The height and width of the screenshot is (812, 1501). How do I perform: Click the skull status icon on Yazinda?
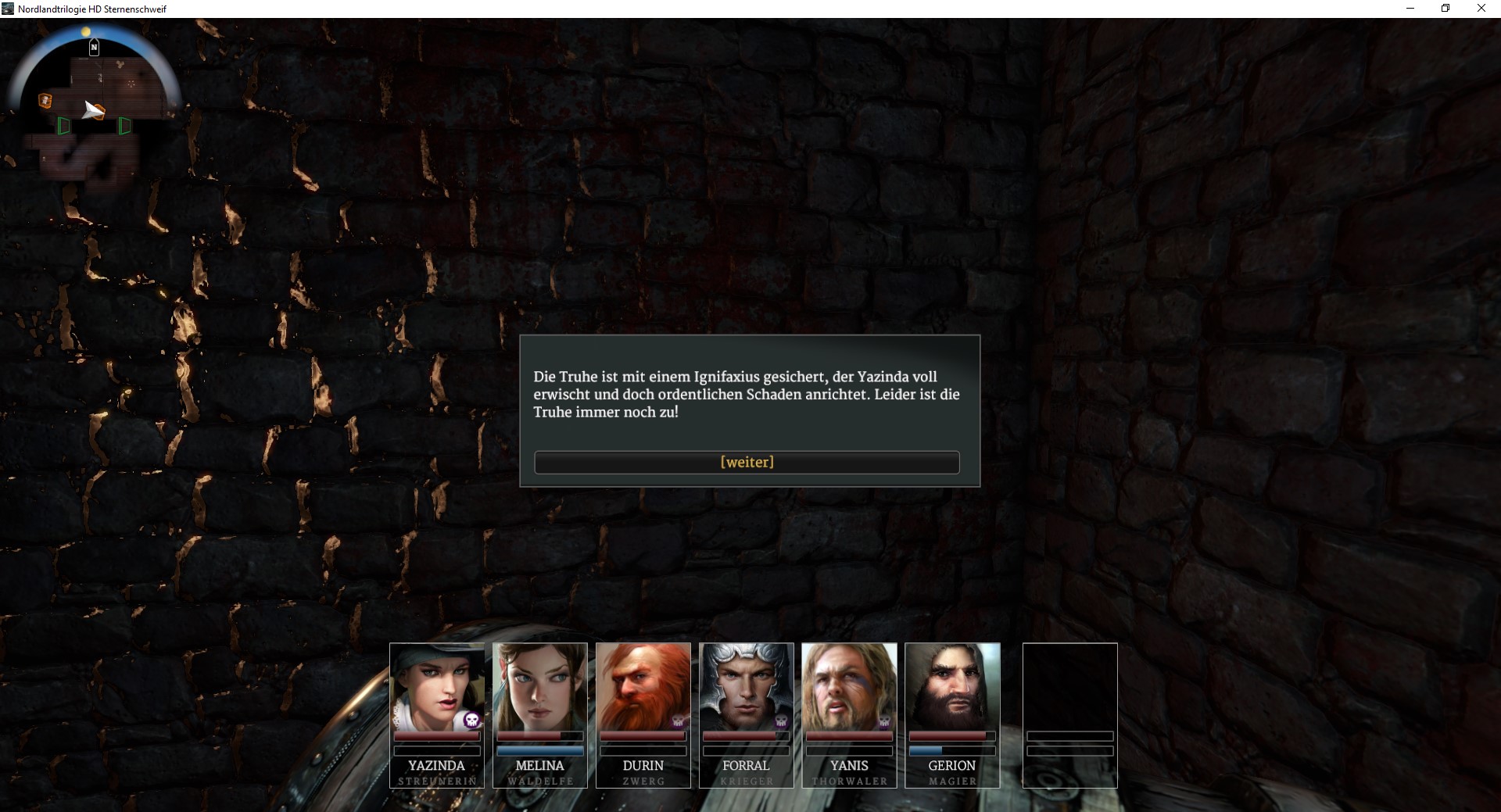(x=471, y=720)
